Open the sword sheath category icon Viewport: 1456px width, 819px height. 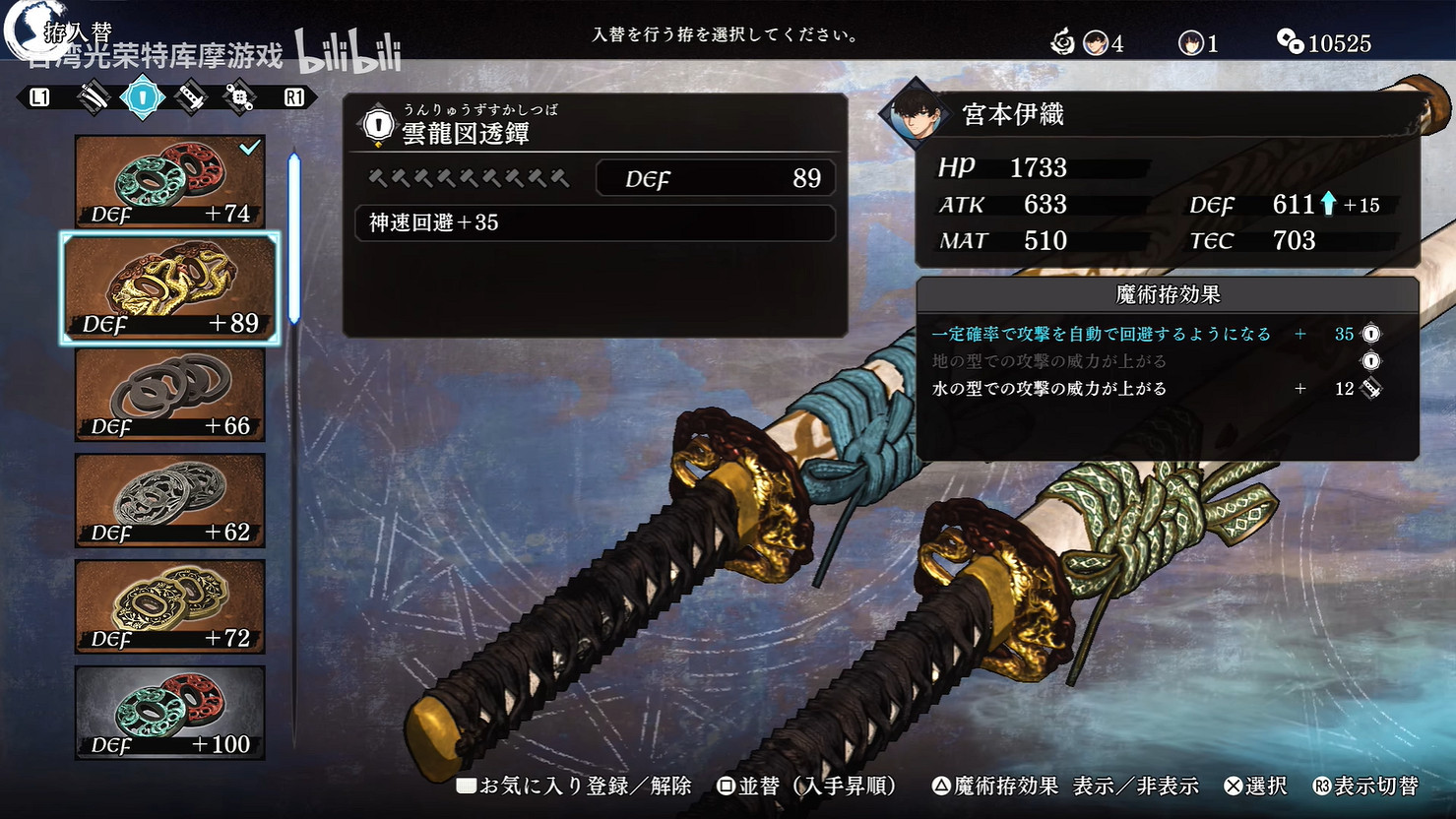point(190,96)
